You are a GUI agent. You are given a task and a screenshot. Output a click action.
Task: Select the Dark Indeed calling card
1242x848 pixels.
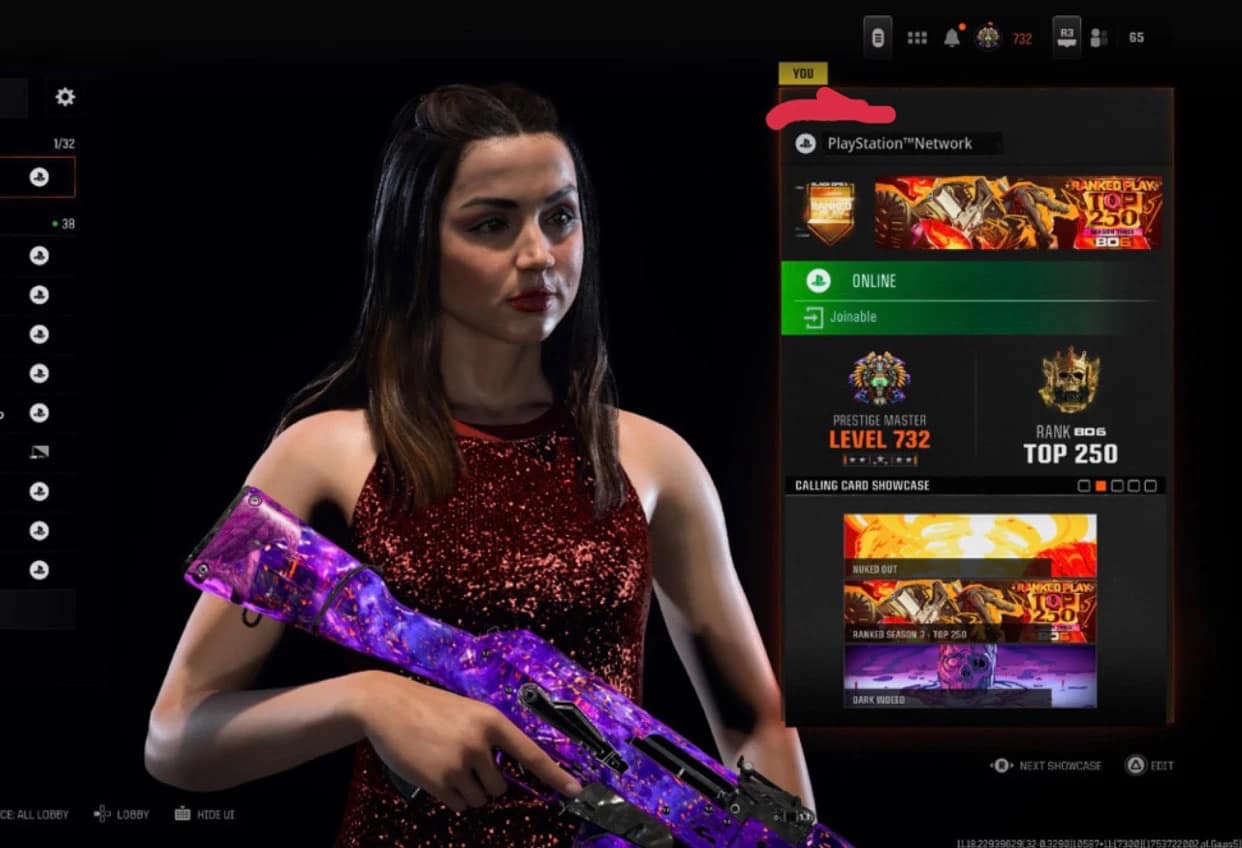point(970,676)
